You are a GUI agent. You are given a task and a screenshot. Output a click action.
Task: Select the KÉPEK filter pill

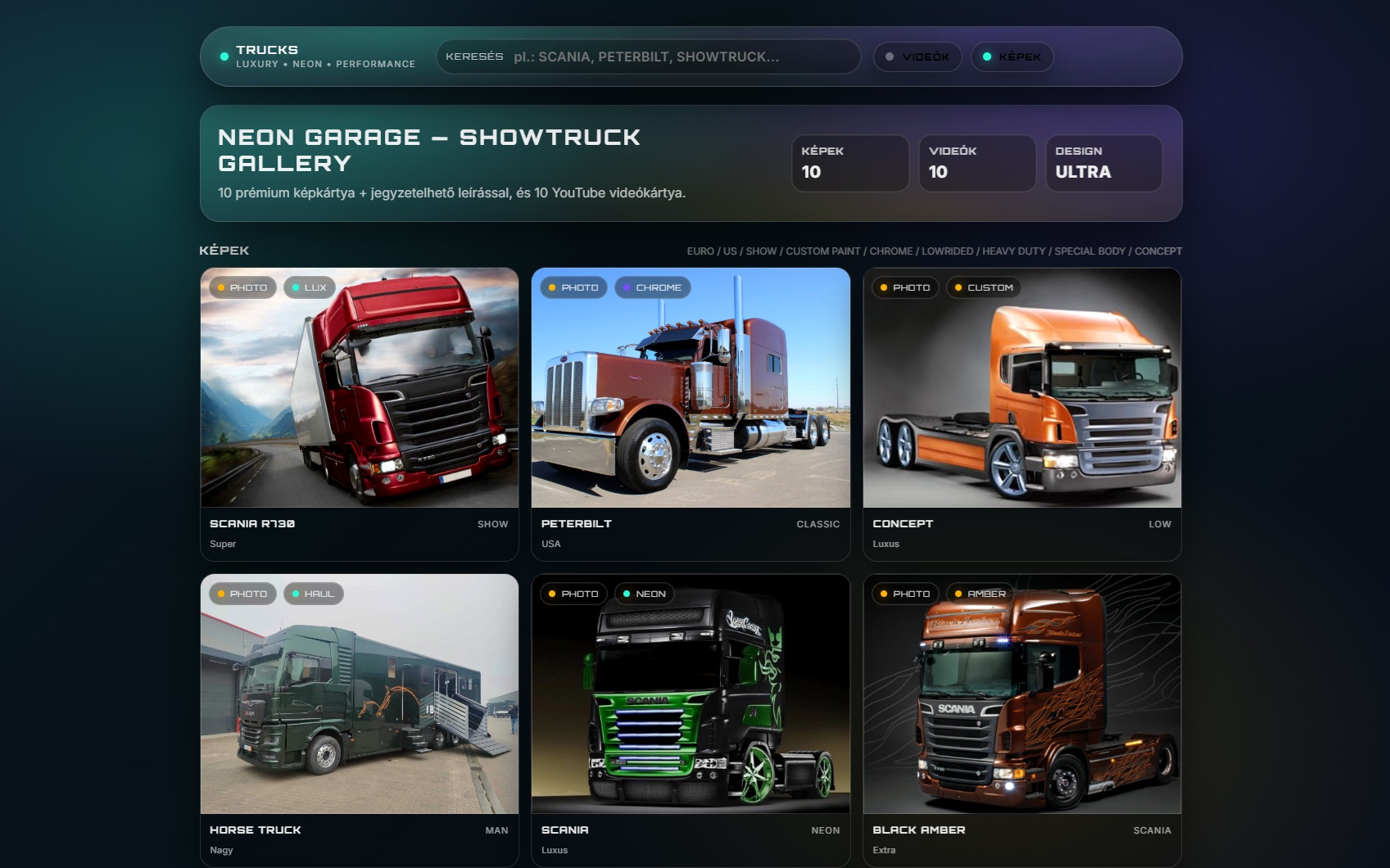point(1012,57)
